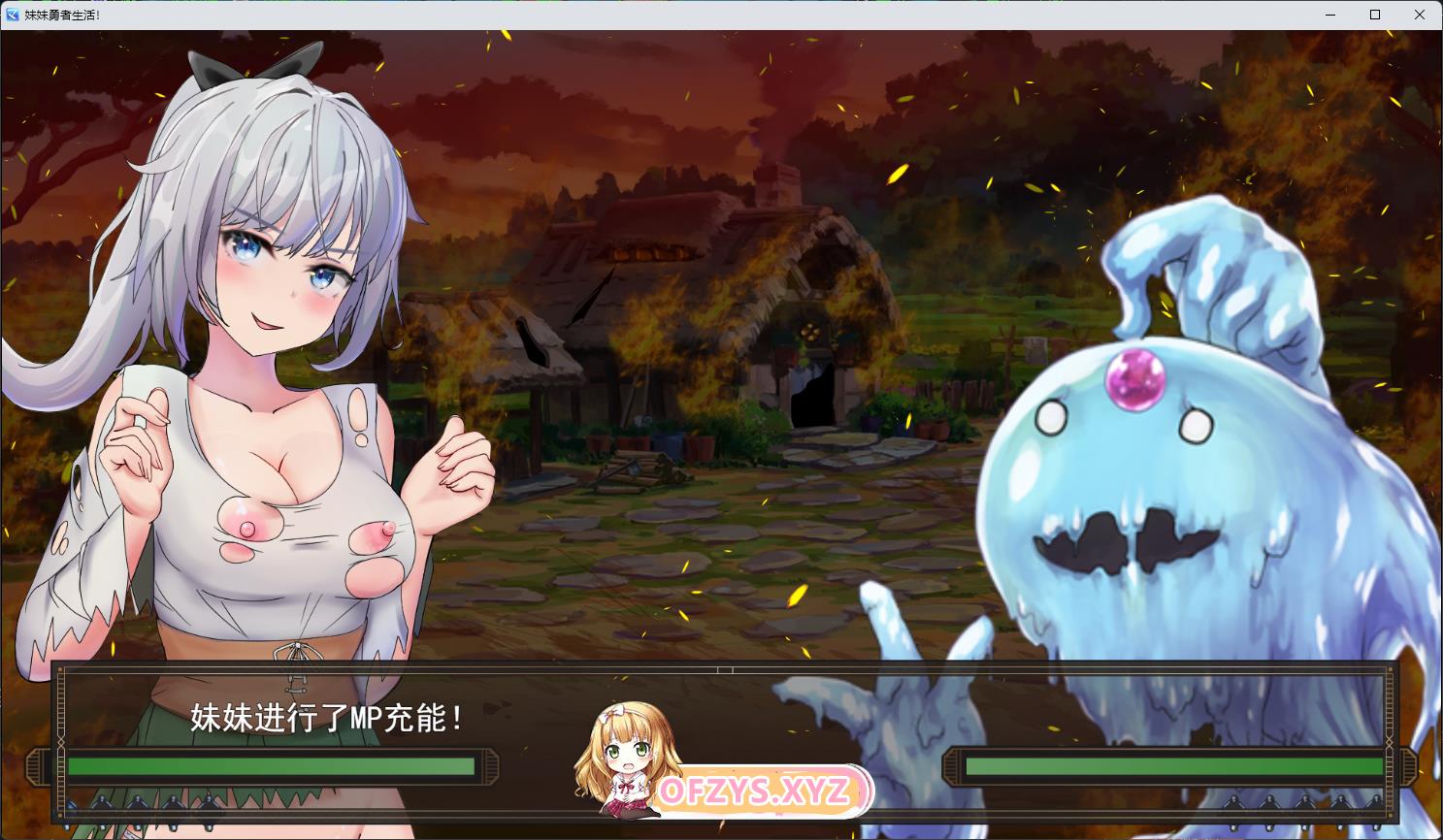Maximize the game window
1443x840 pixels.
pyautogui.click(x=1375, y=15)
